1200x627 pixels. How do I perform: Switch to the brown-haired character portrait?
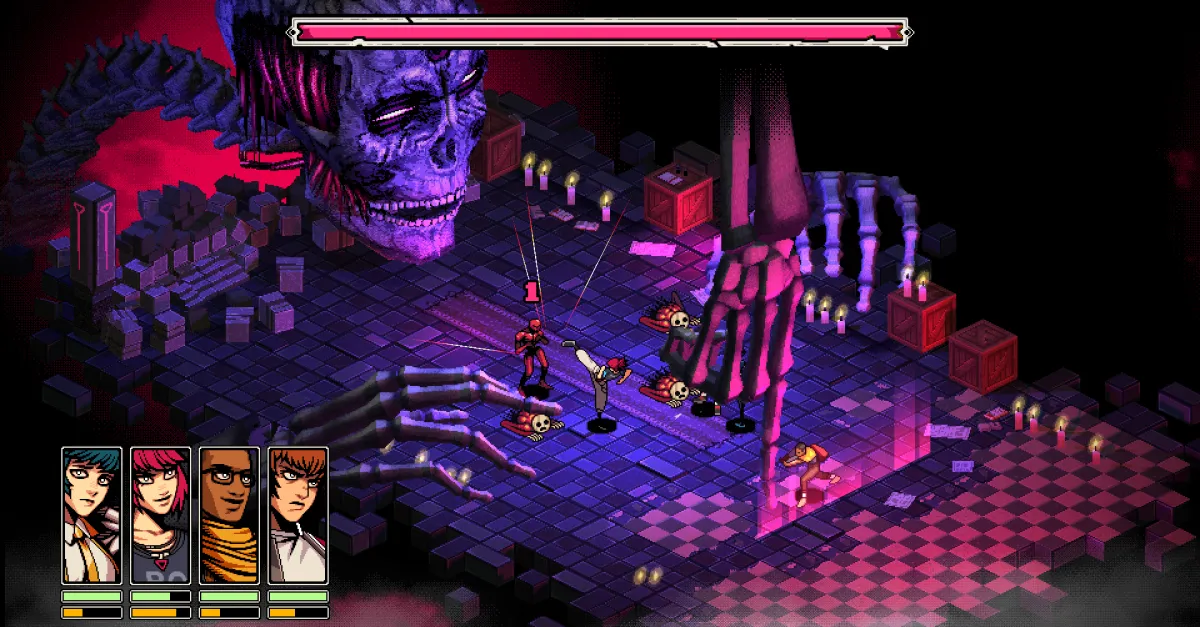(298, 515)
